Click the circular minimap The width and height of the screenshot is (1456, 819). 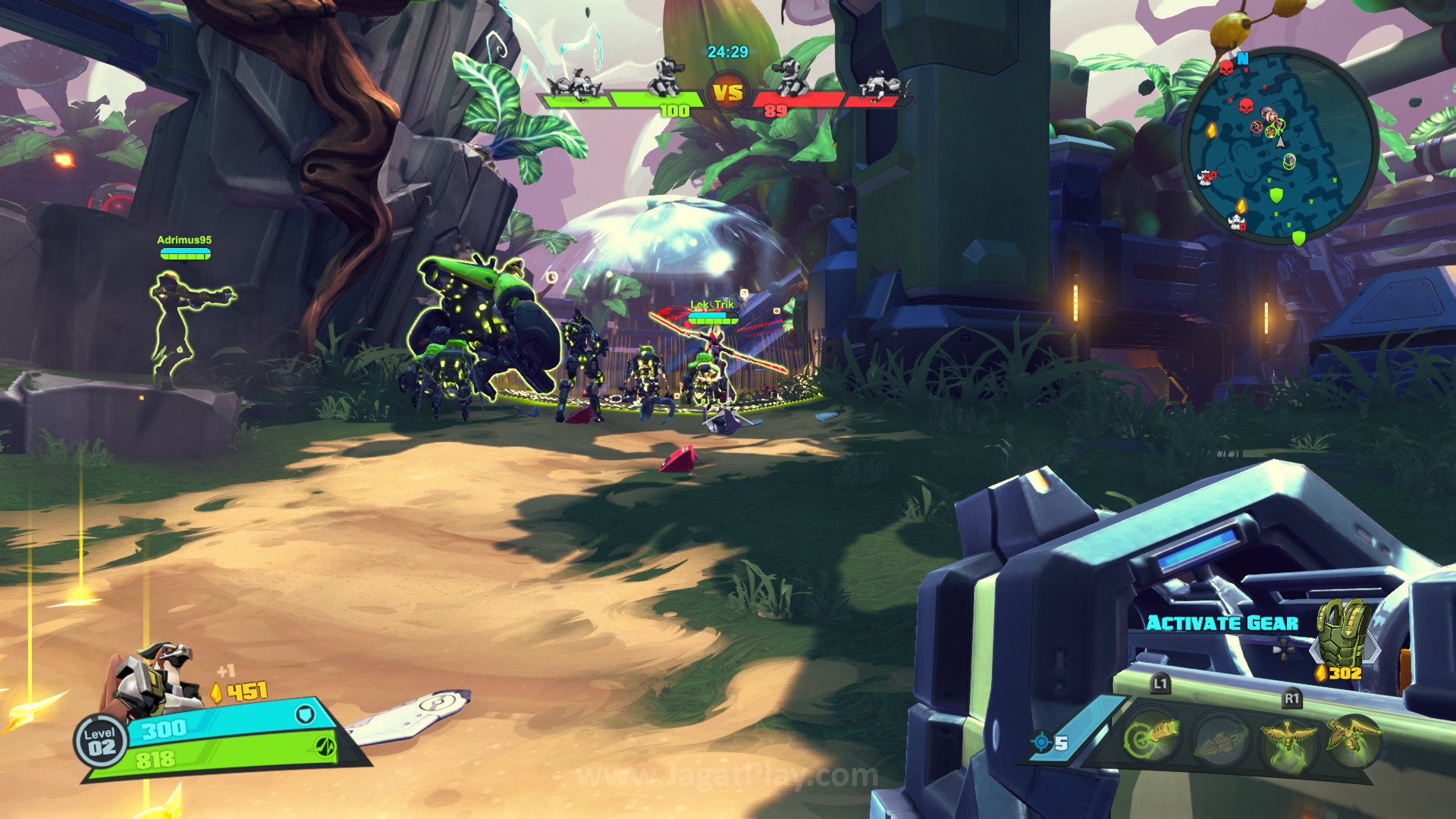coord(1279,146)
